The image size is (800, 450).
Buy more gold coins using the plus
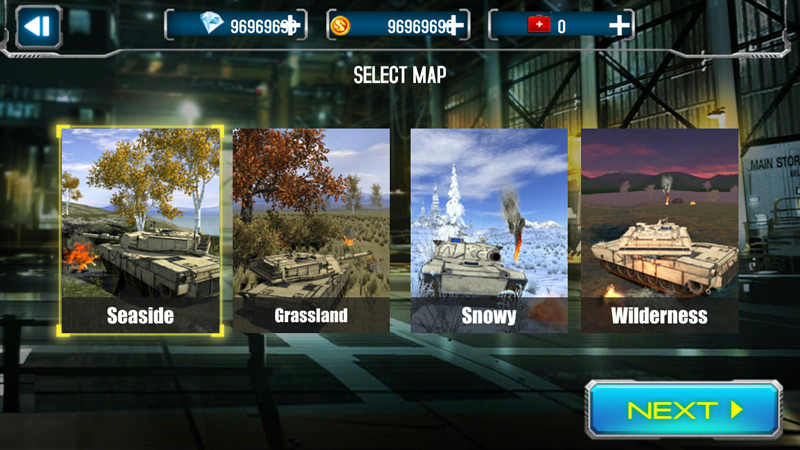click(x=456, y=26)
